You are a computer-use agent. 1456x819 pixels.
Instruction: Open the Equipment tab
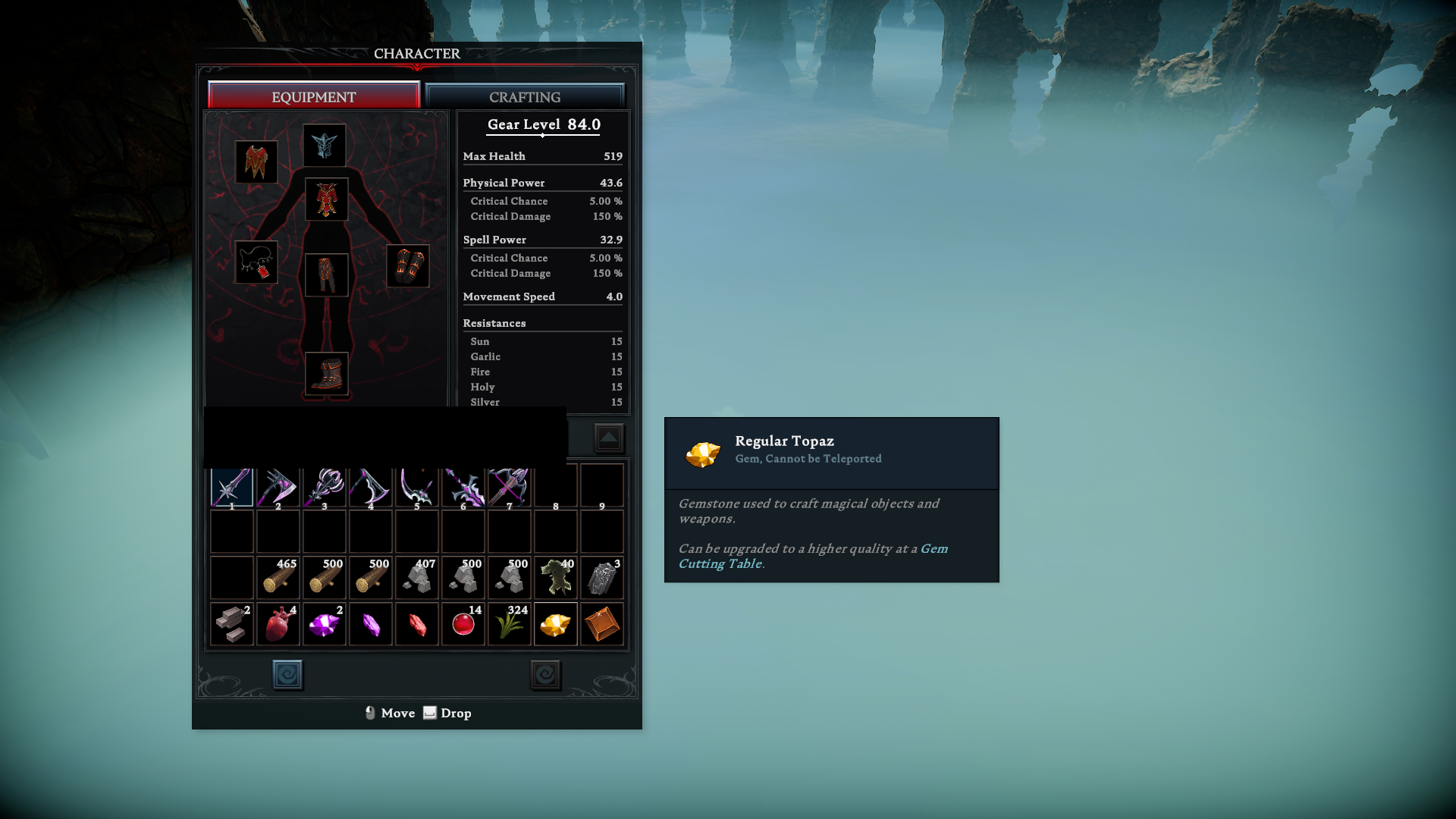[313, 97]
